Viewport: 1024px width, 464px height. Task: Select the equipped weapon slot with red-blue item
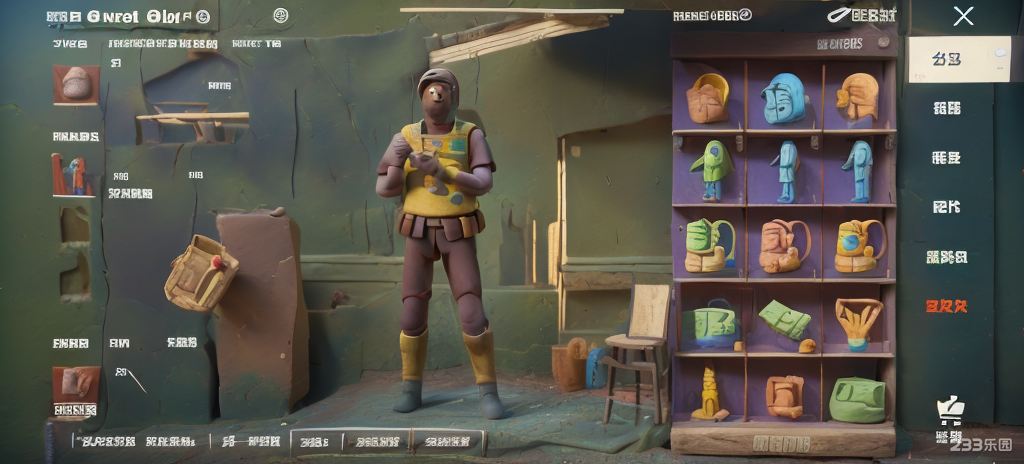pyautogui.click(x=74, y=174)
